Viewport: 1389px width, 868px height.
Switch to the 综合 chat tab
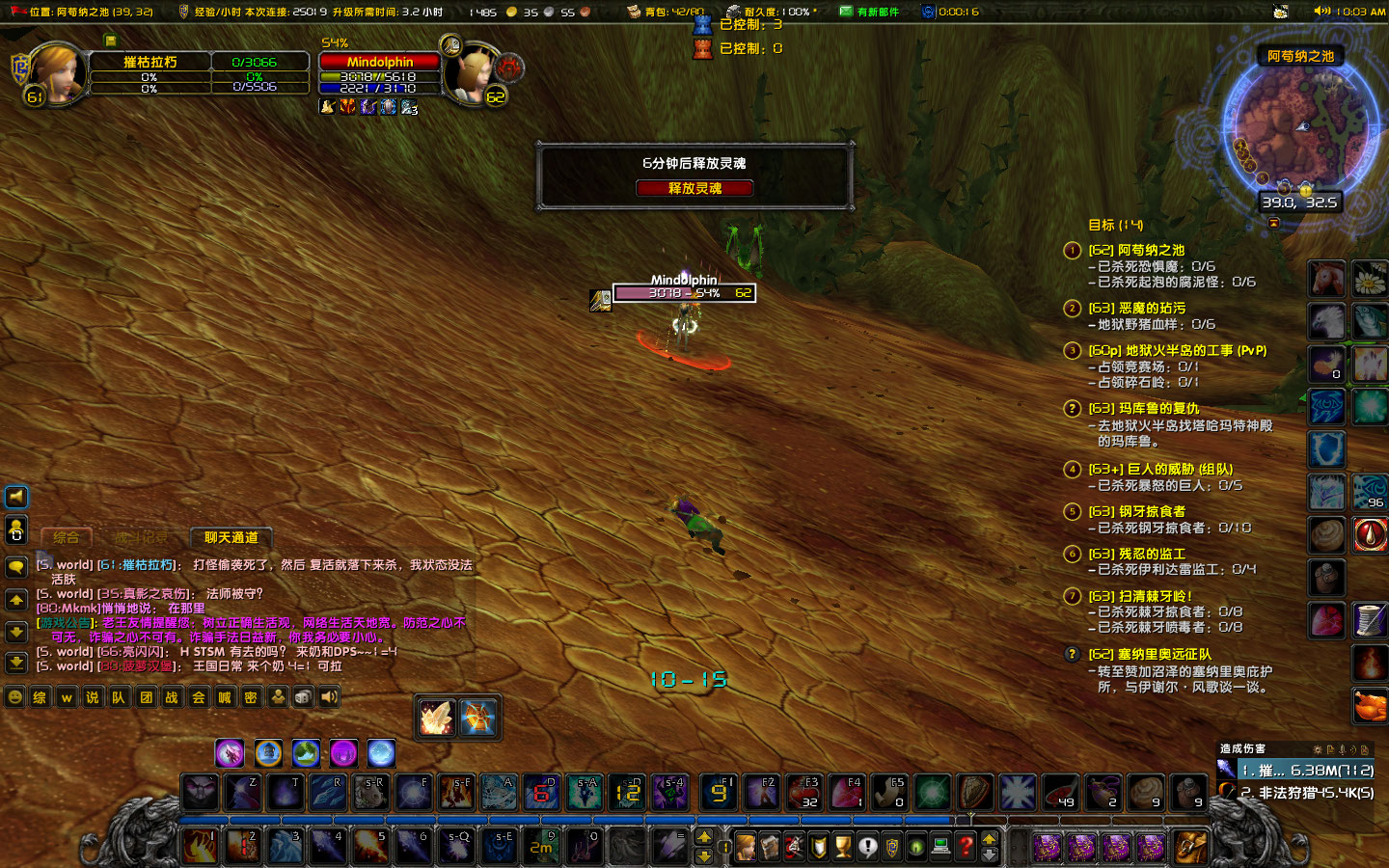66,537
